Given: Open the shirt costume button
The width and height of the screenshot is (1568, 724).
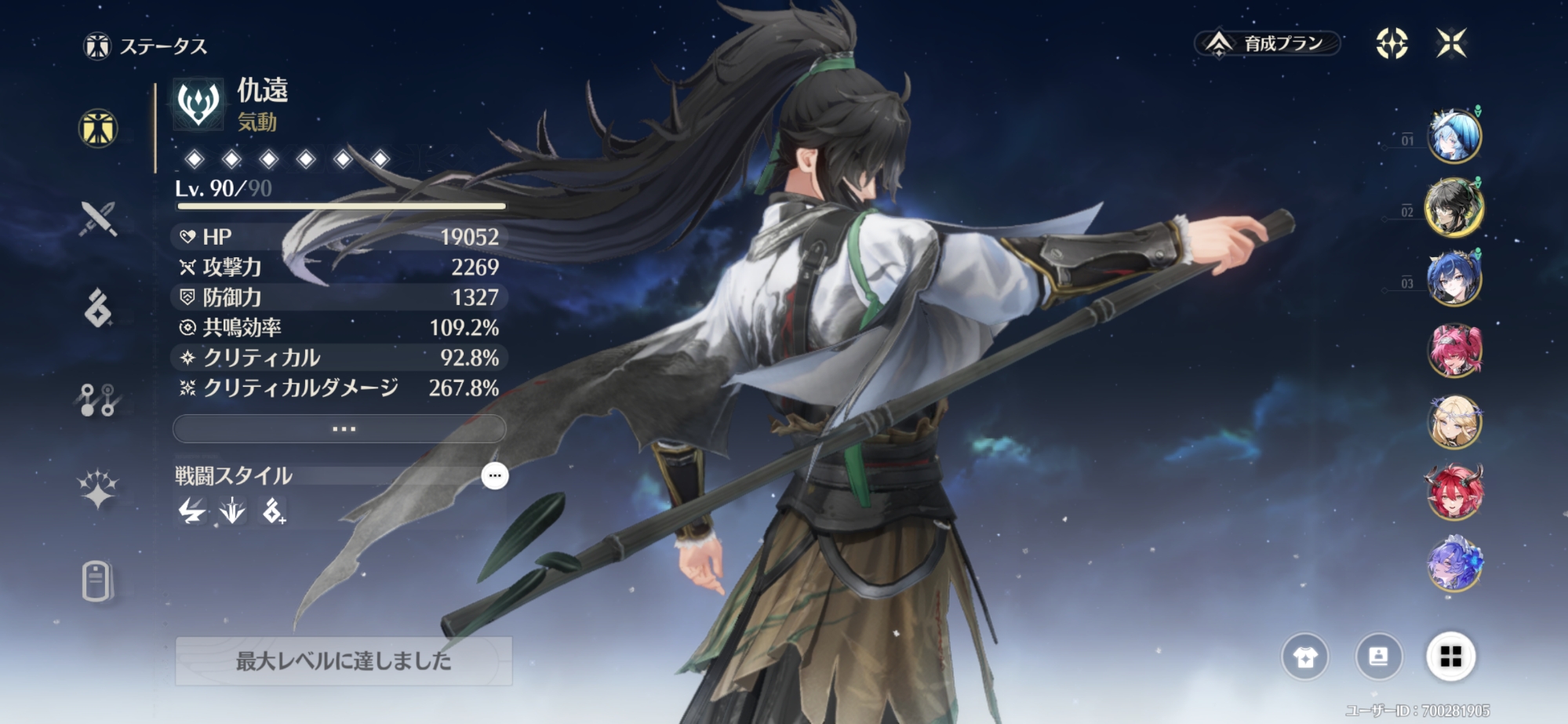Looking at the screenshot, I should [1305, 657].
